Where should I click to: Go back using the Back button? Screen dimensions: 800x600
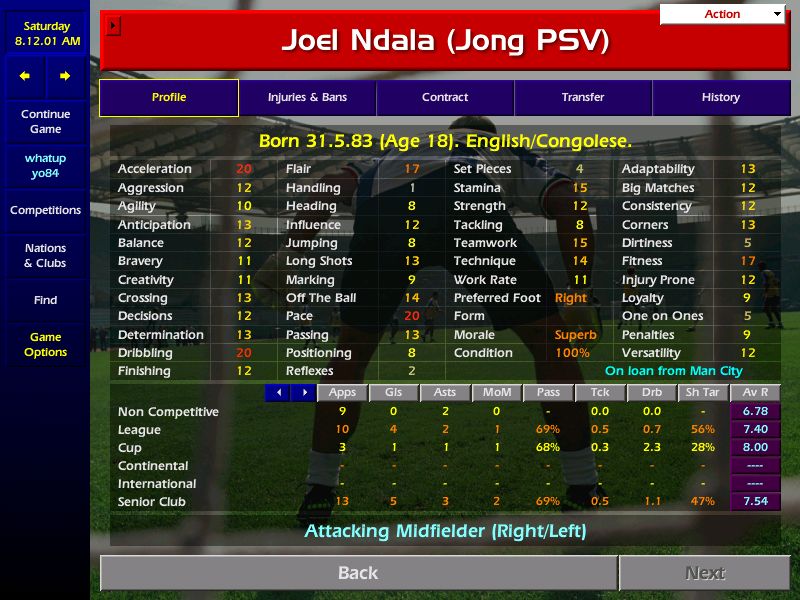coord(358,573)
